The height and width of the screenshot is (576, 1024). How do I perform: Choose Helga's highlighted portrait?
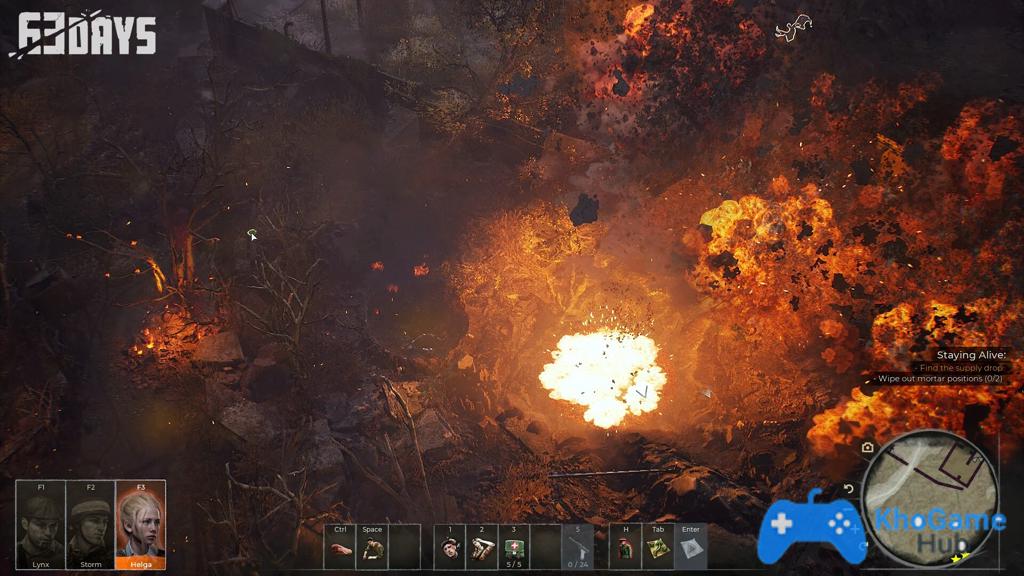click(141, 525)
